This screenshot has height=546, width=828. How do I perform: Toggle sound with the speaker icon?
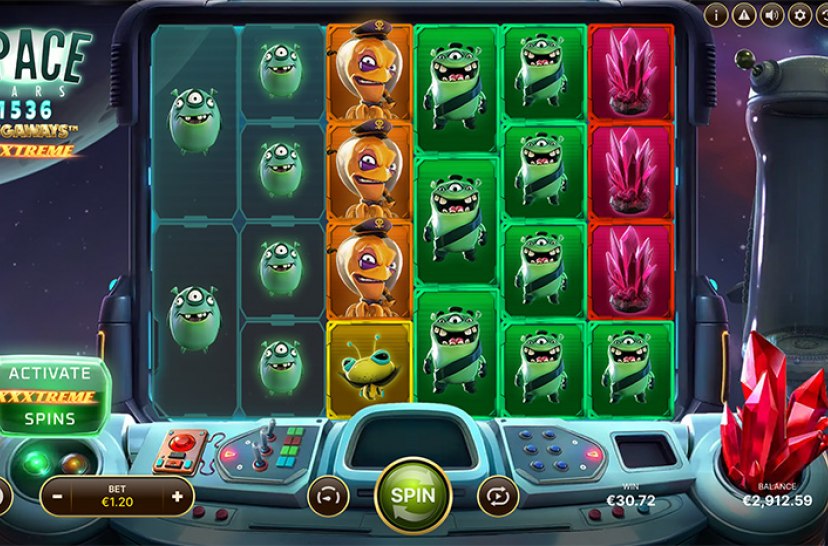pyautogui.click(x=771, y=14)
